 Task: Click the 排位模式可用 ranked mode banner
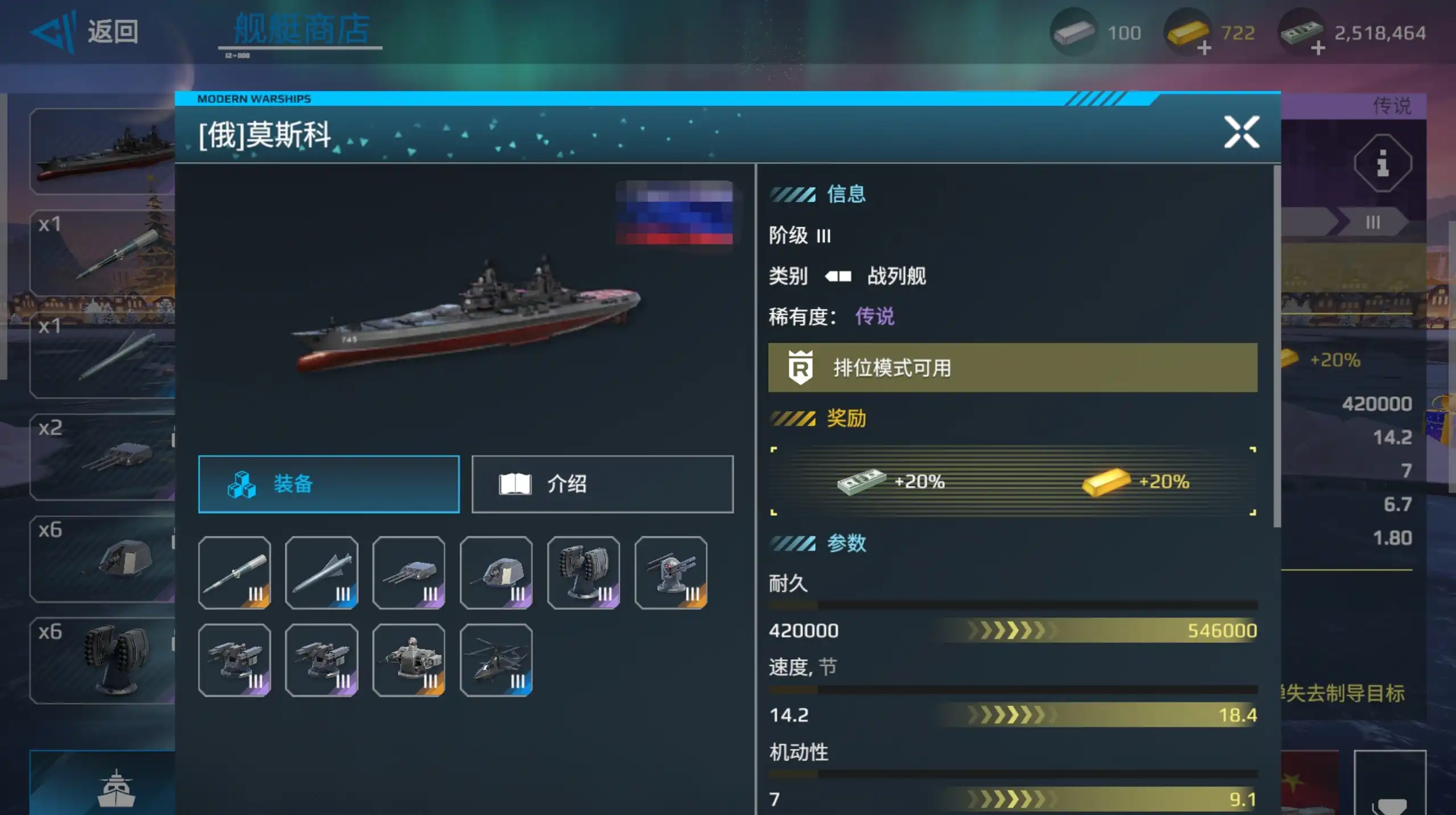pos(1012,368)
